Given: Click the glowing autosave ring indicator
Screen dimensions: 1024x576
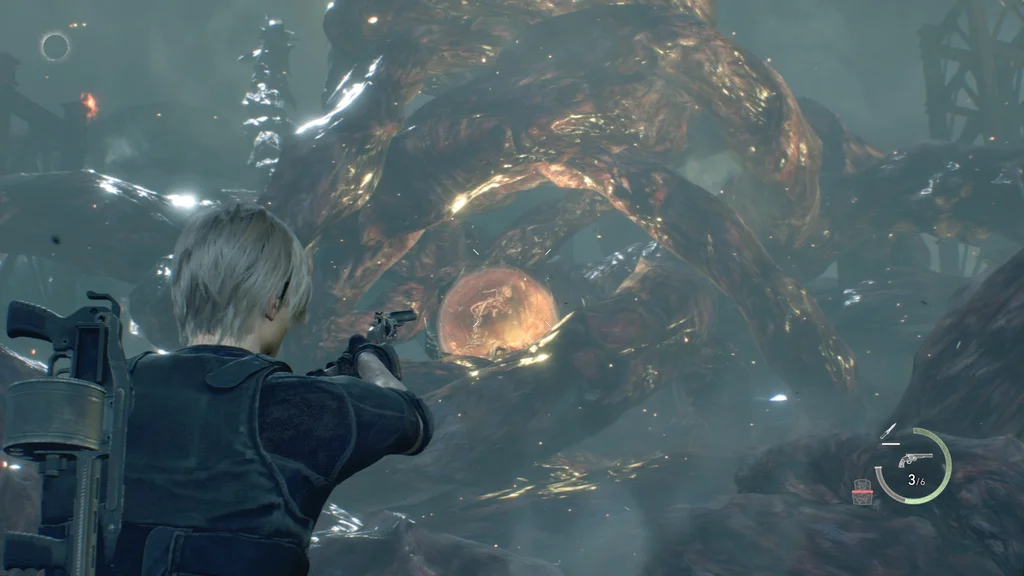Looking at the screenshot, I should (x=55, y=46).
